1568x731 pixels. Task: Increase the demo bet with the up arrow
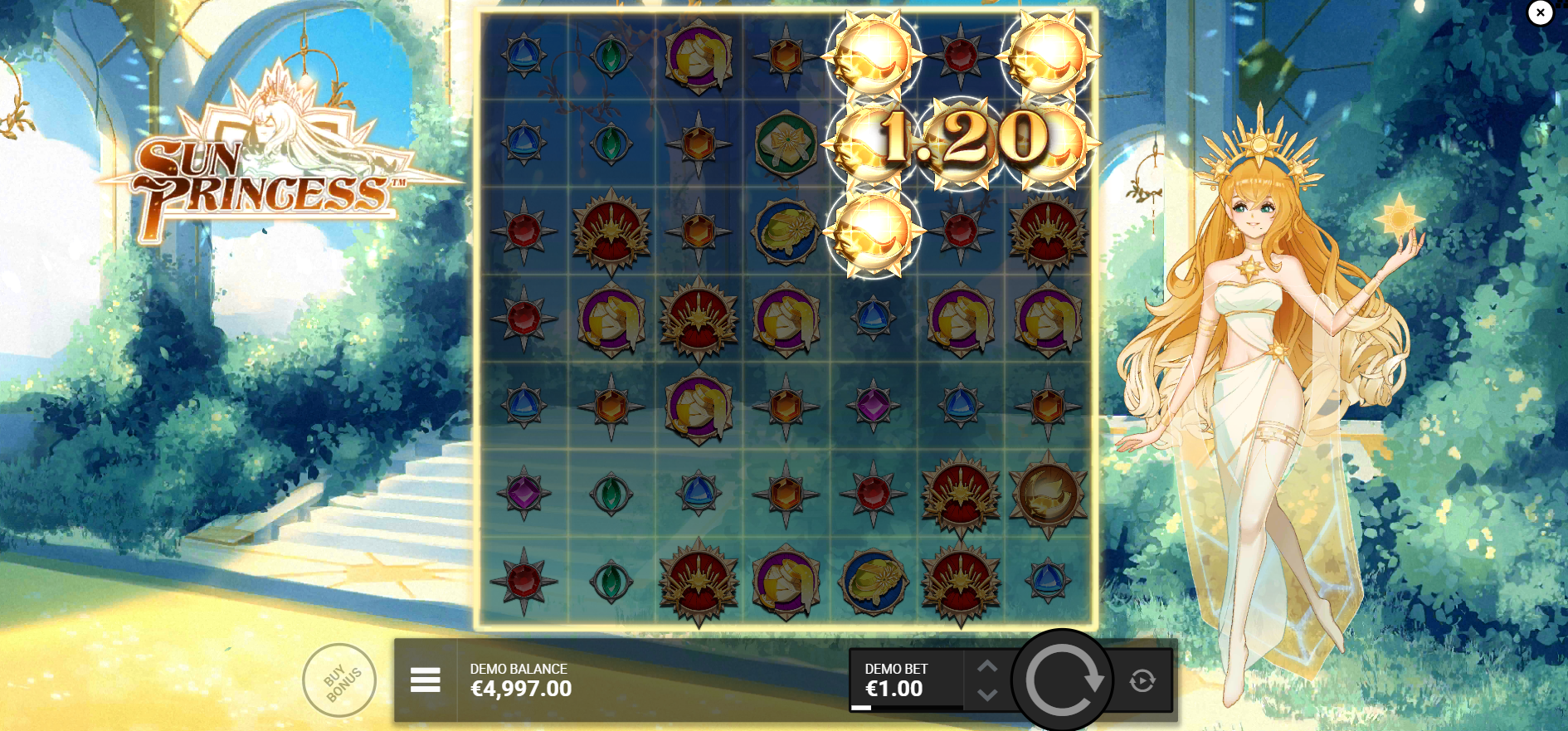(987, 665)
